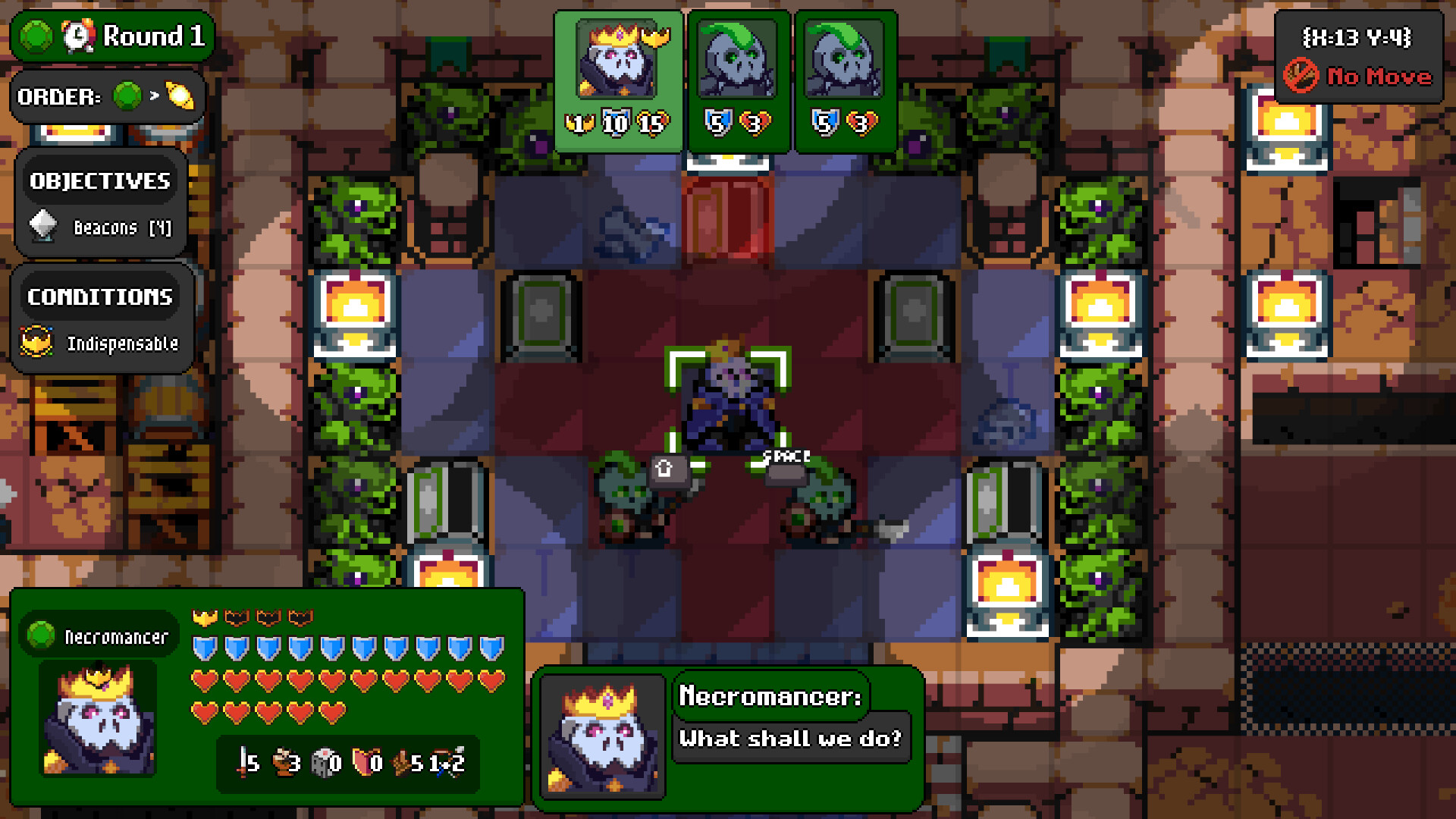Expand the Conditions panel
This screenshot has width=1456, height=819.
coord(100,297)
